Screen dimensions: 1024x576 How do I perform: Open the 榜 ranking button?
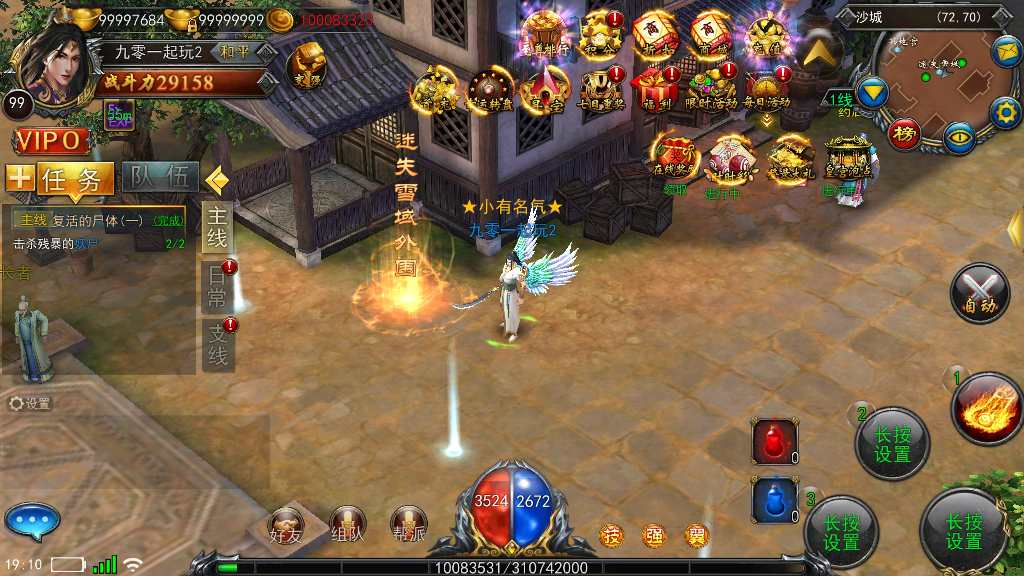pyautogui.click(x=904, y=133)
